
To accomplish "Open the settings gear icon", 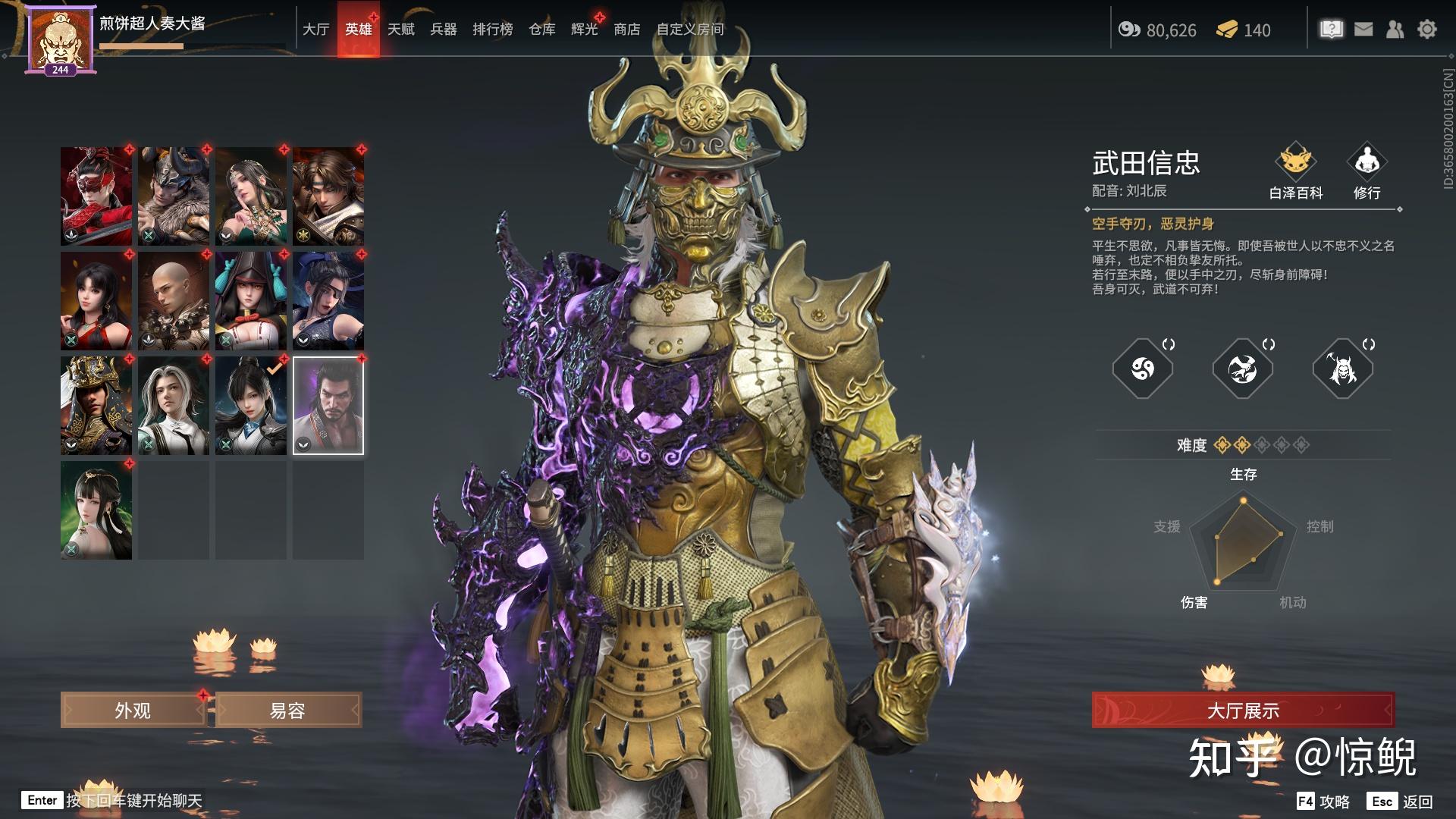I will [1427, 30].
